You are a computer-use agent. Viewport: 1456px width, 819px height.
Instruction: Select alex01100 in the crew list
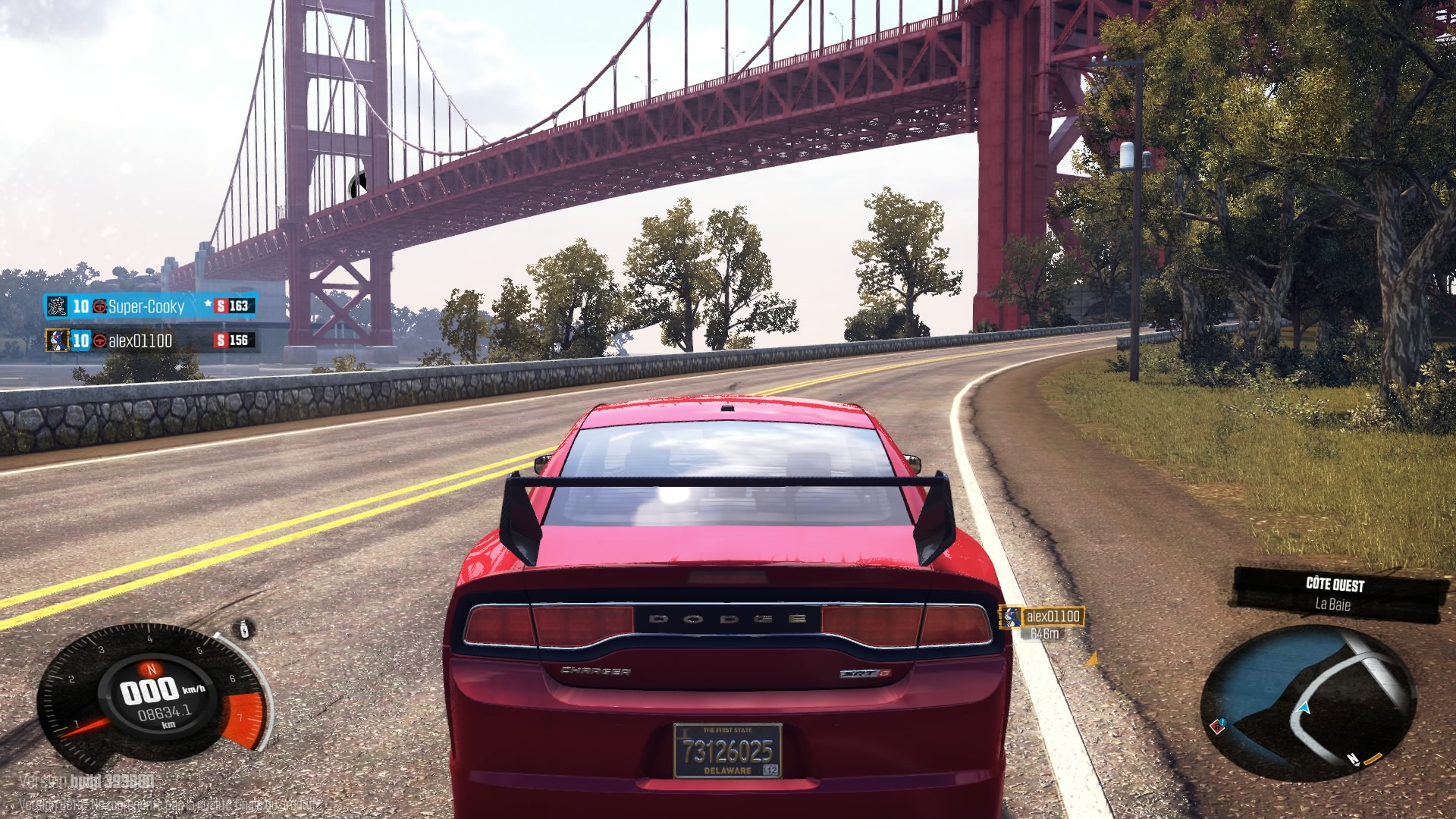(x=140, y=340)
